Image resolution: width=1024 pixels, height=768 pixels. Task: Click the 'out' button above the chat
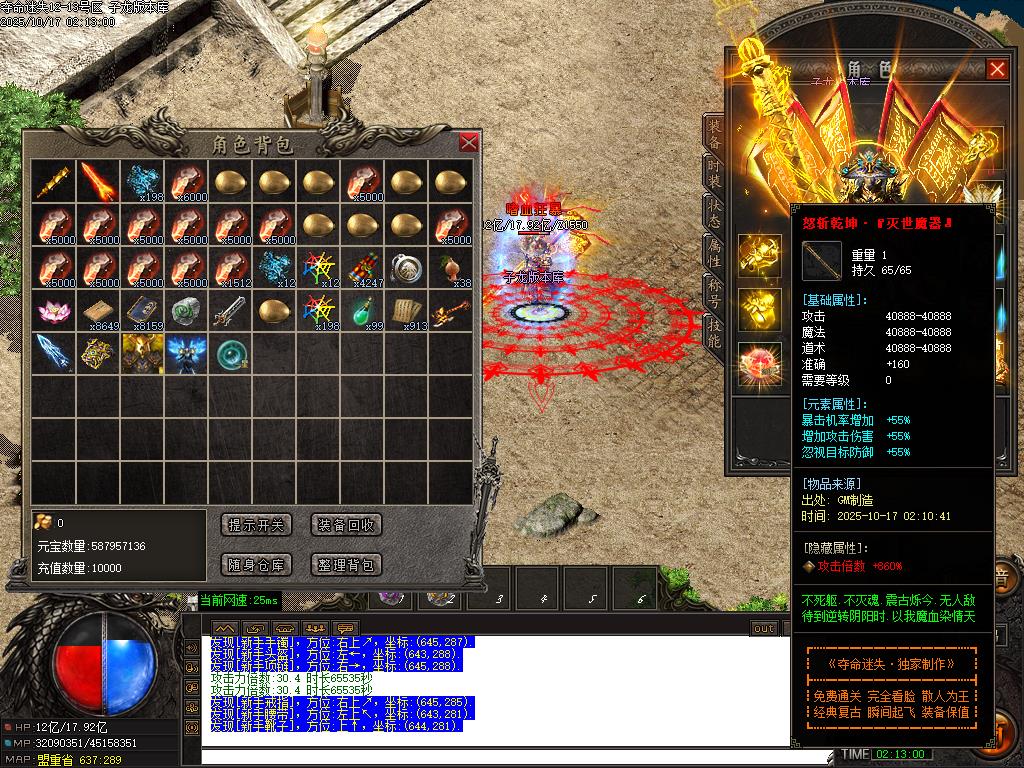(x=764, y=628)
